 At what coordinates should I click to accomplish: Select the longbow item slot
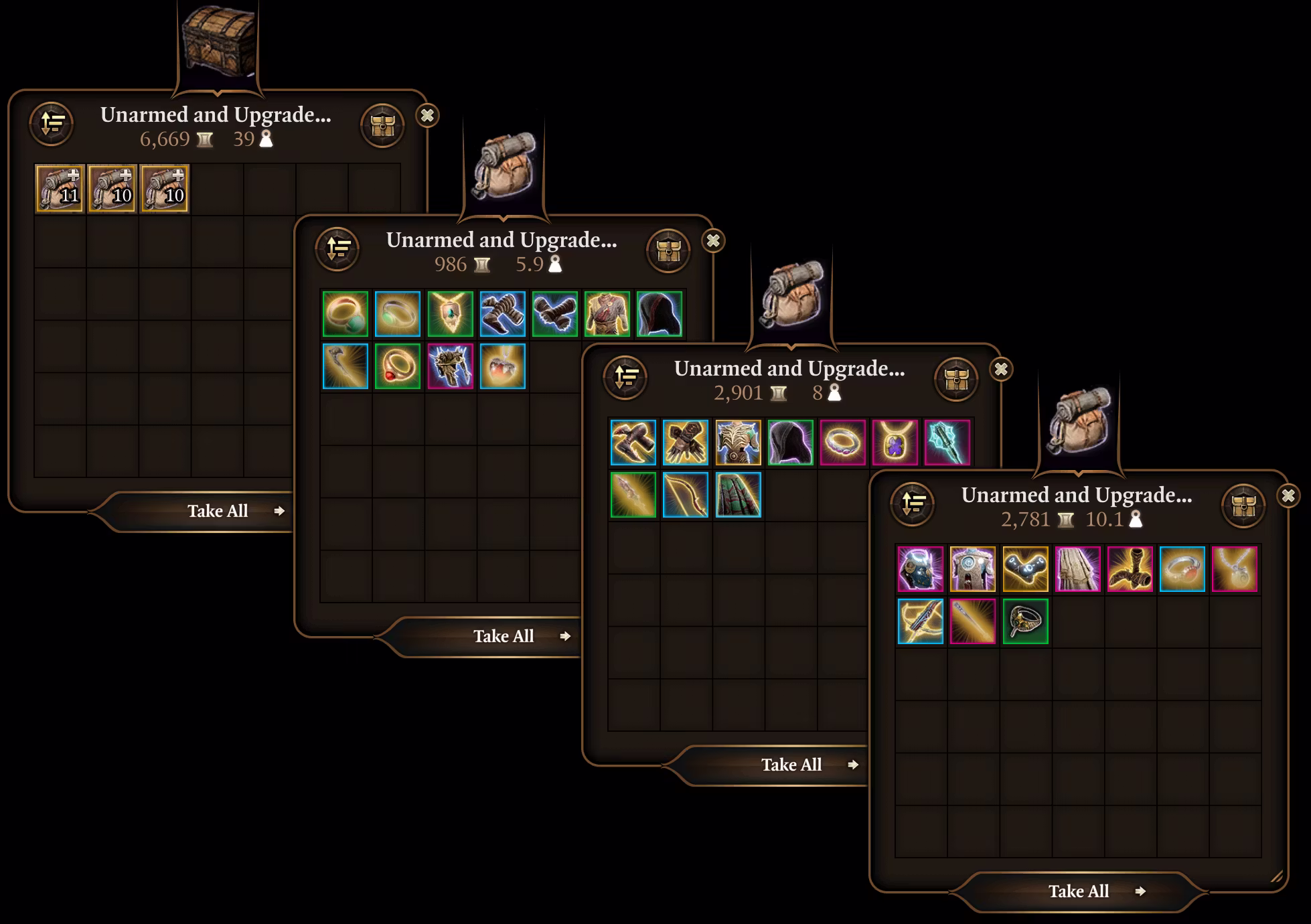click(x=686, y=495)
